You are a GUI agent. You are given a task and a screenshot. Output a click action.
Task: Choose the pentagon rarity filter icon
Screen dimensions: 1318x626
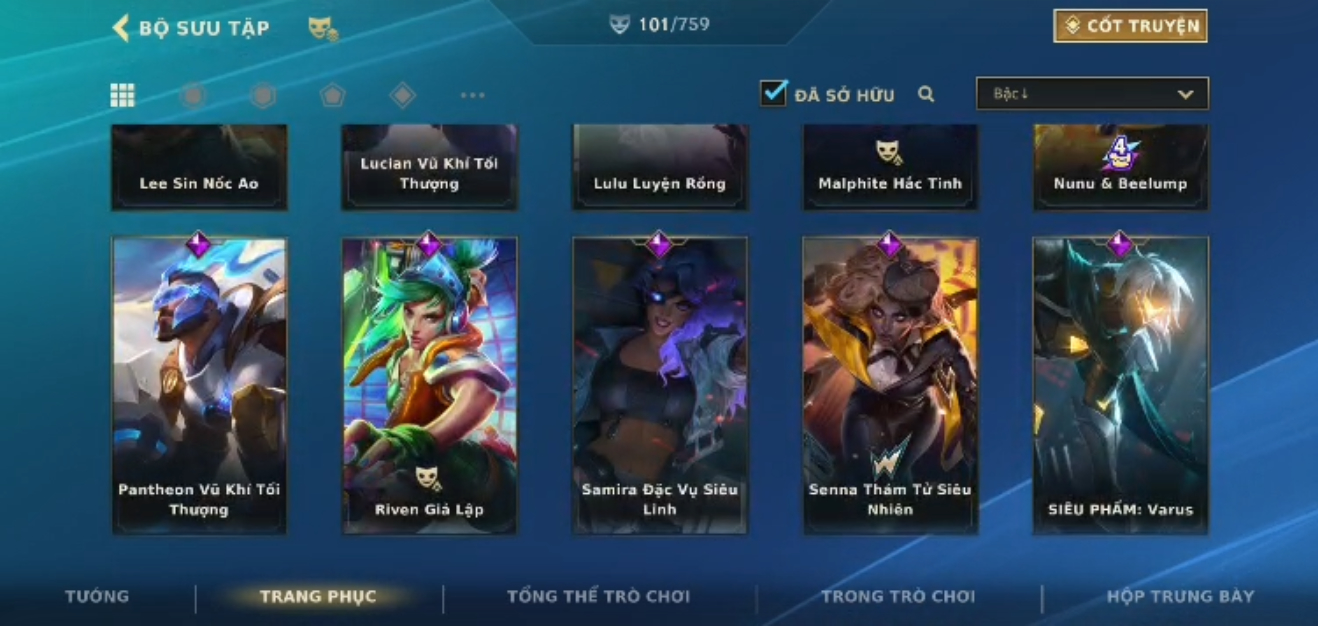[332, 95]
